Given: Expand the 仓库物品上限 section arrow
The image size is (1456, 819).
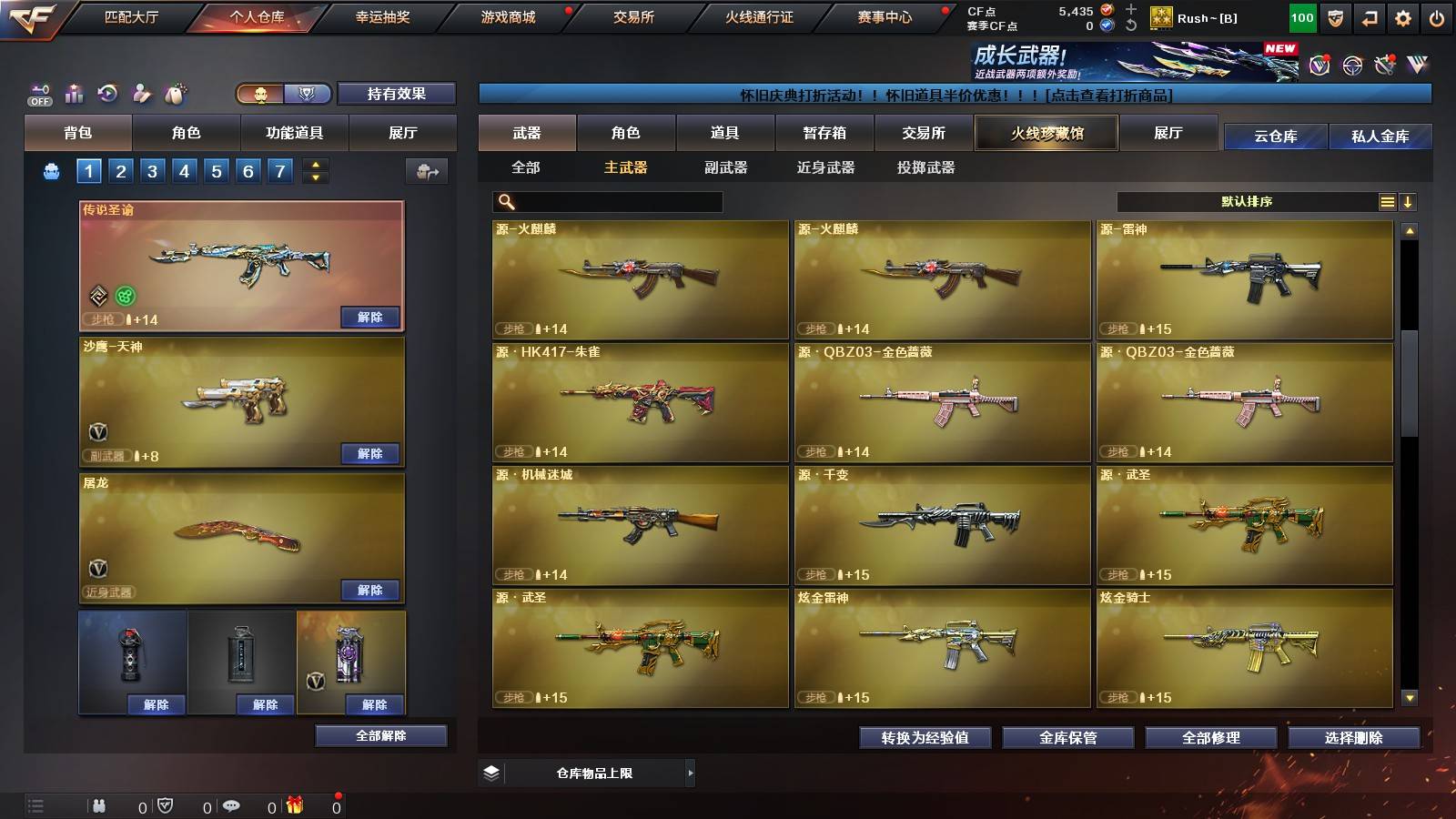Looking at the screenshot, I should point(691,773).
